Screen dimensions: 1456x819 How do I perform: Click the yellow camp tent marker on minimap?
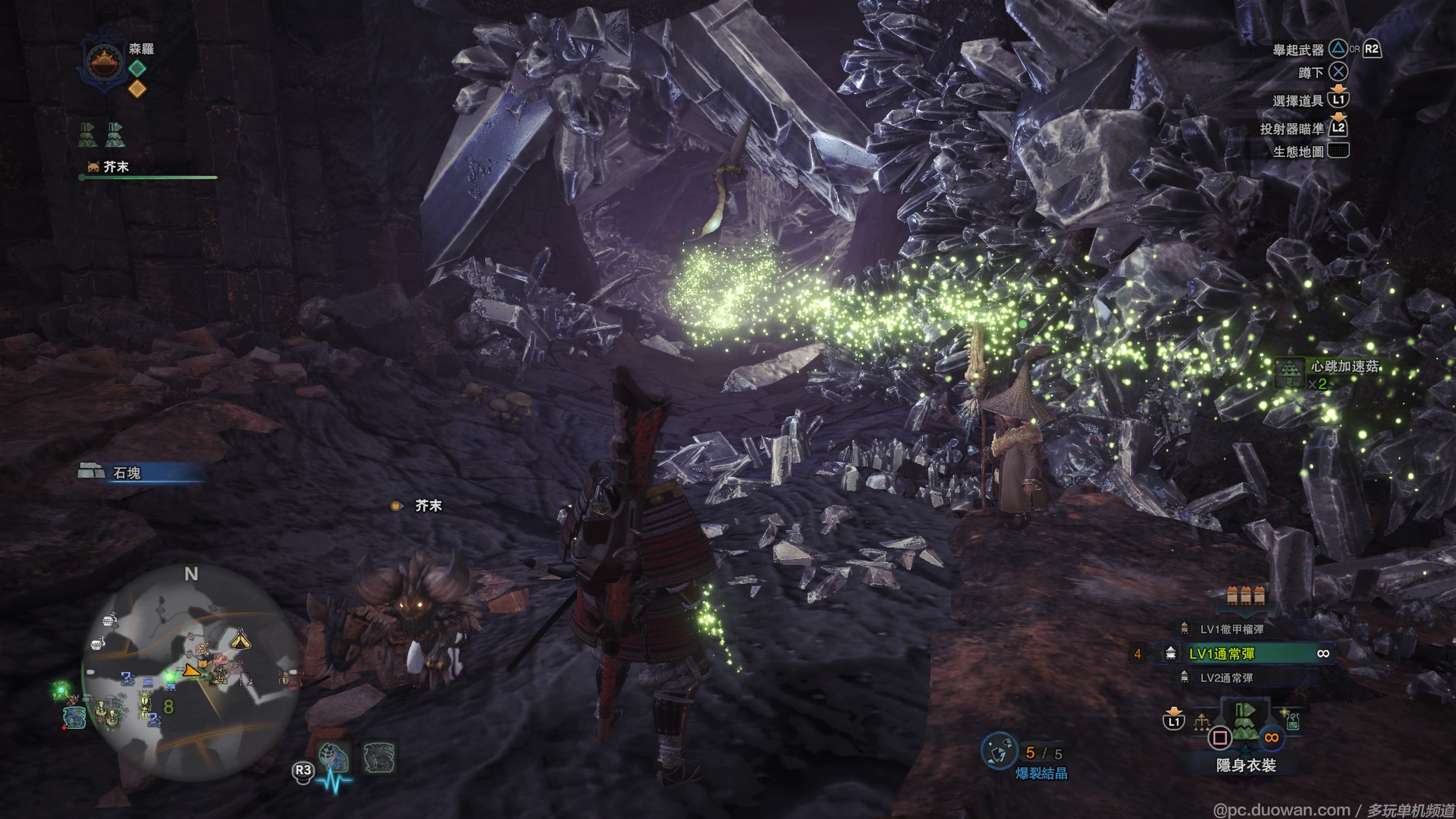[x=240, y=639]
